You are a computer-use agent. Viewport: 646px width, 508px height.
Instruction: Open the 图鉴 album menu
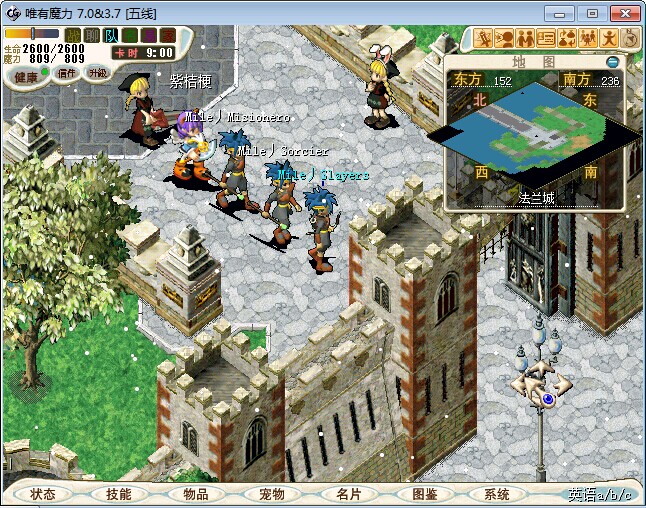(424, 494)
